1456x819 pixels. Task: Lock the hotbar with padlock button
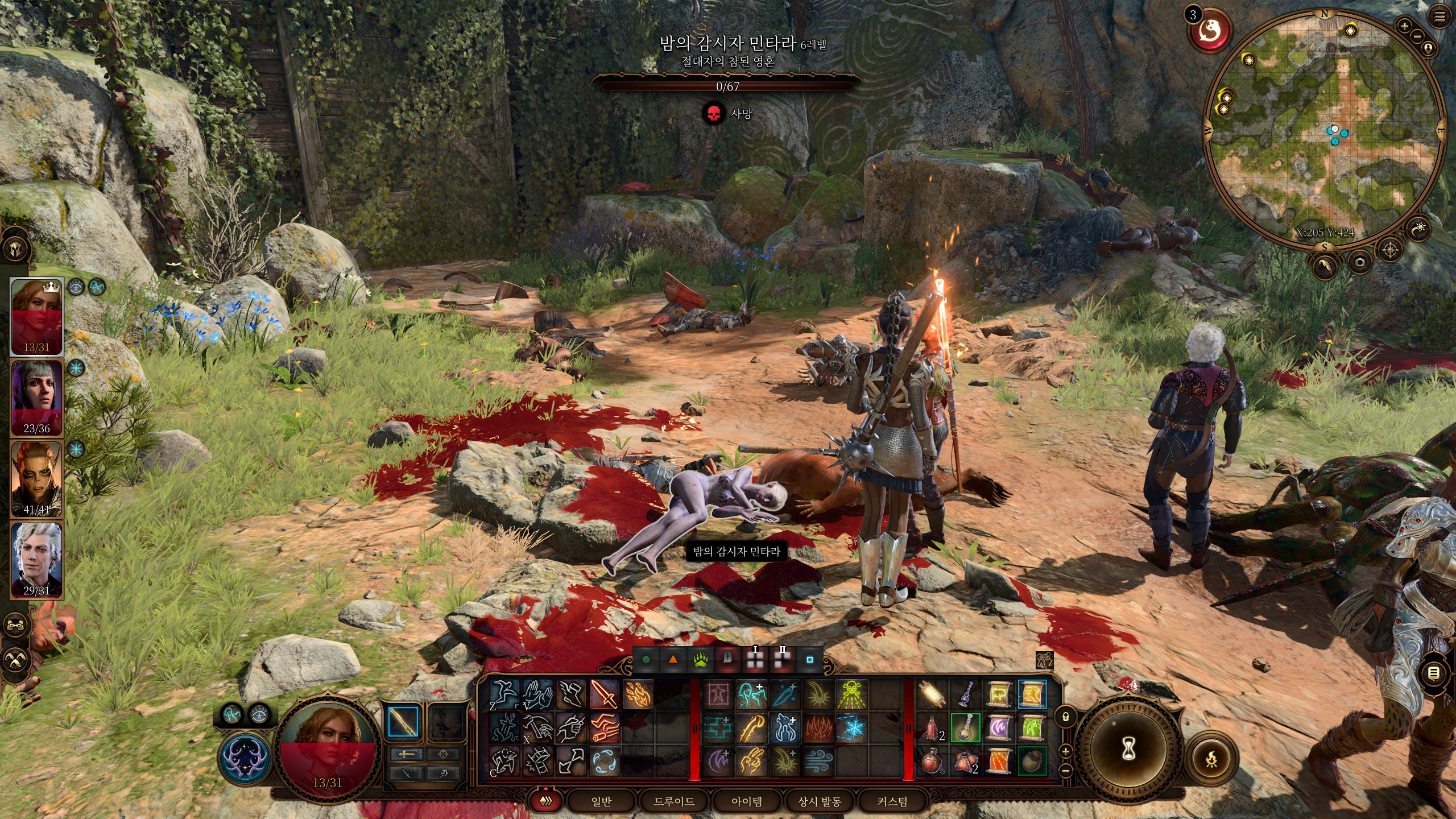click(1066, 717)
